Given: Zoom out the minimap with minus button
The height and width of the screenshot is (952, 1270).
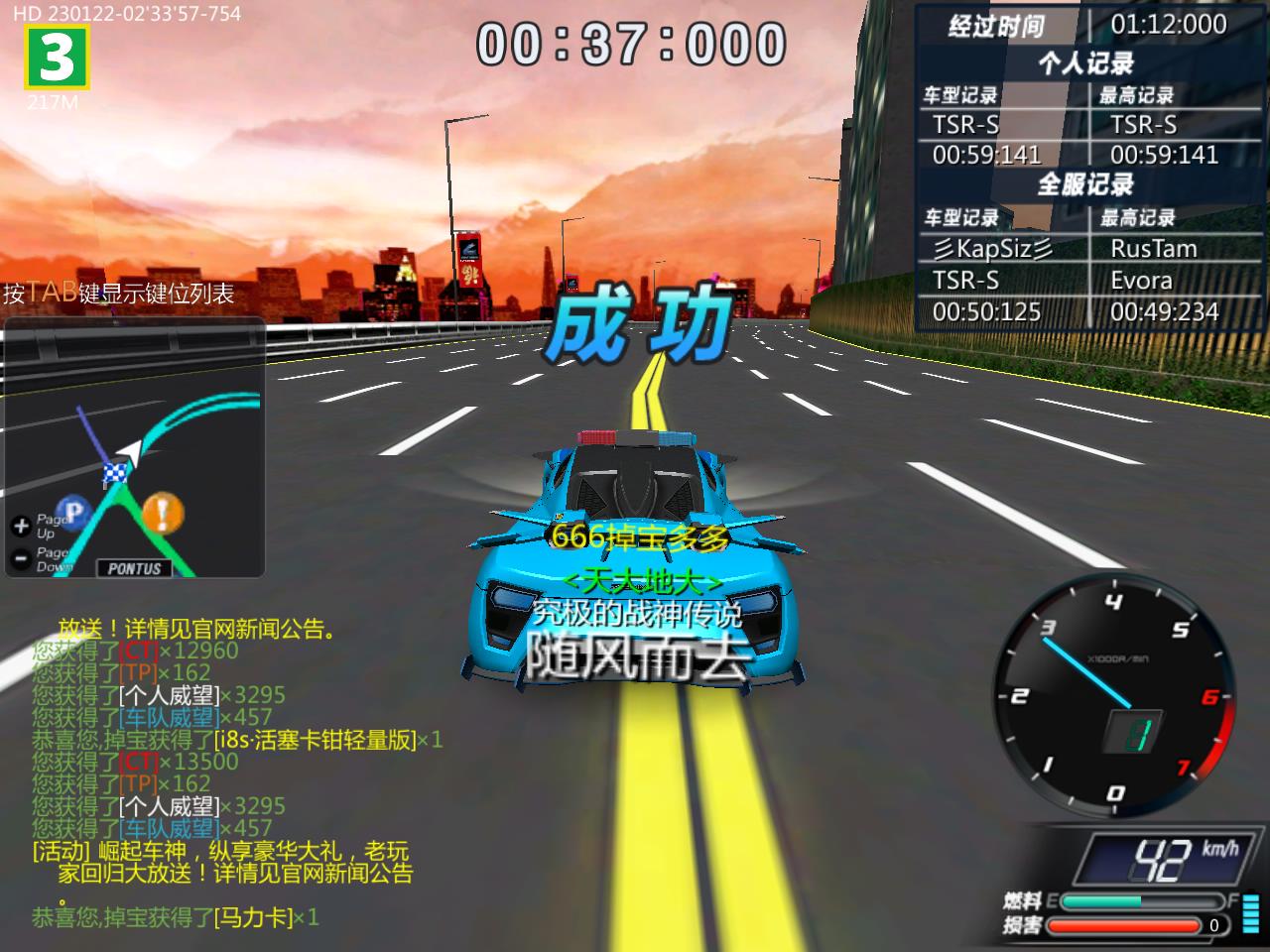Looking at the screenshot, I should pyautogui.click(x=21, y=558).
